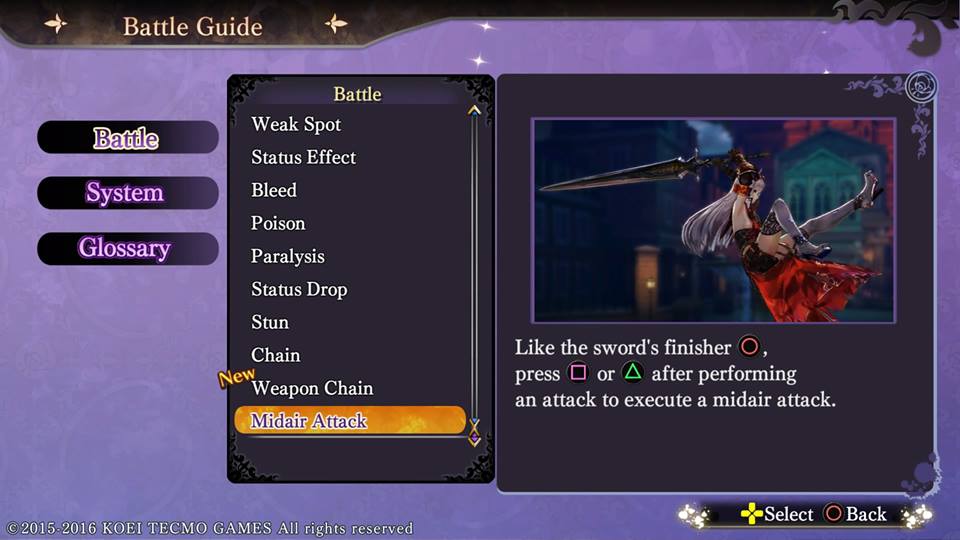Switch to the Battle category tab
Screen dimensions: 960x540
(127, 138)
